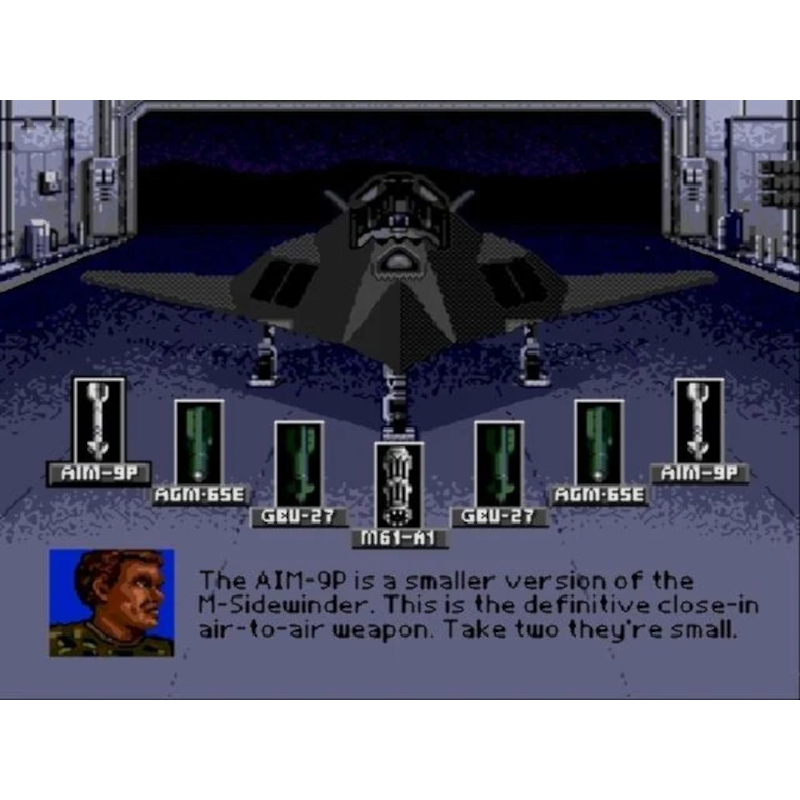
Task: Select the M61-A1 cannon slot
Action: pos(399,486)
